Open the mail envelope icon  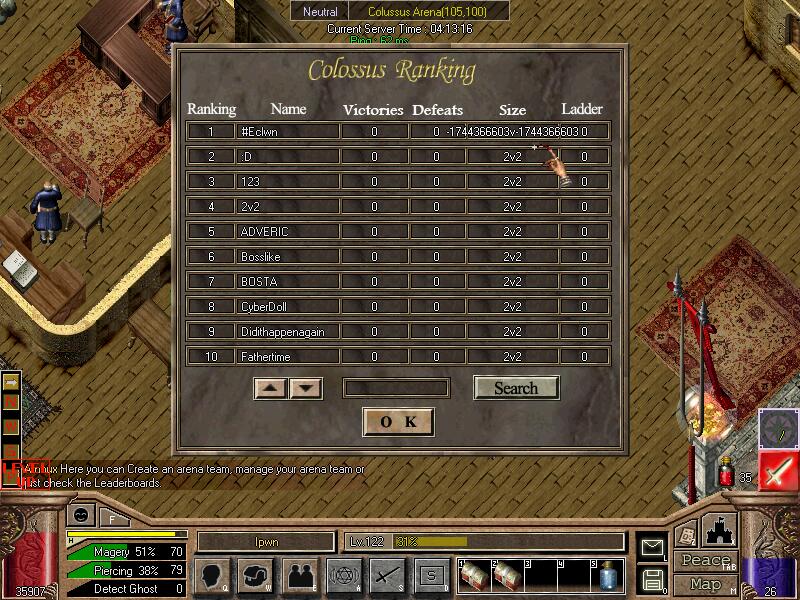(x=653, y=547)
